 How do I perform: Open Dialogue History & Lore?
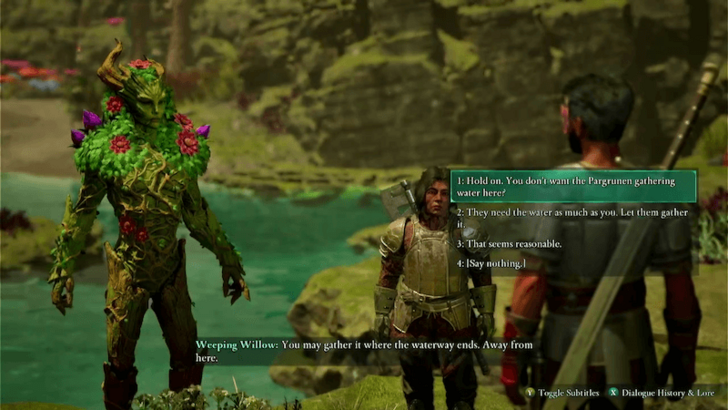[660, 393]
